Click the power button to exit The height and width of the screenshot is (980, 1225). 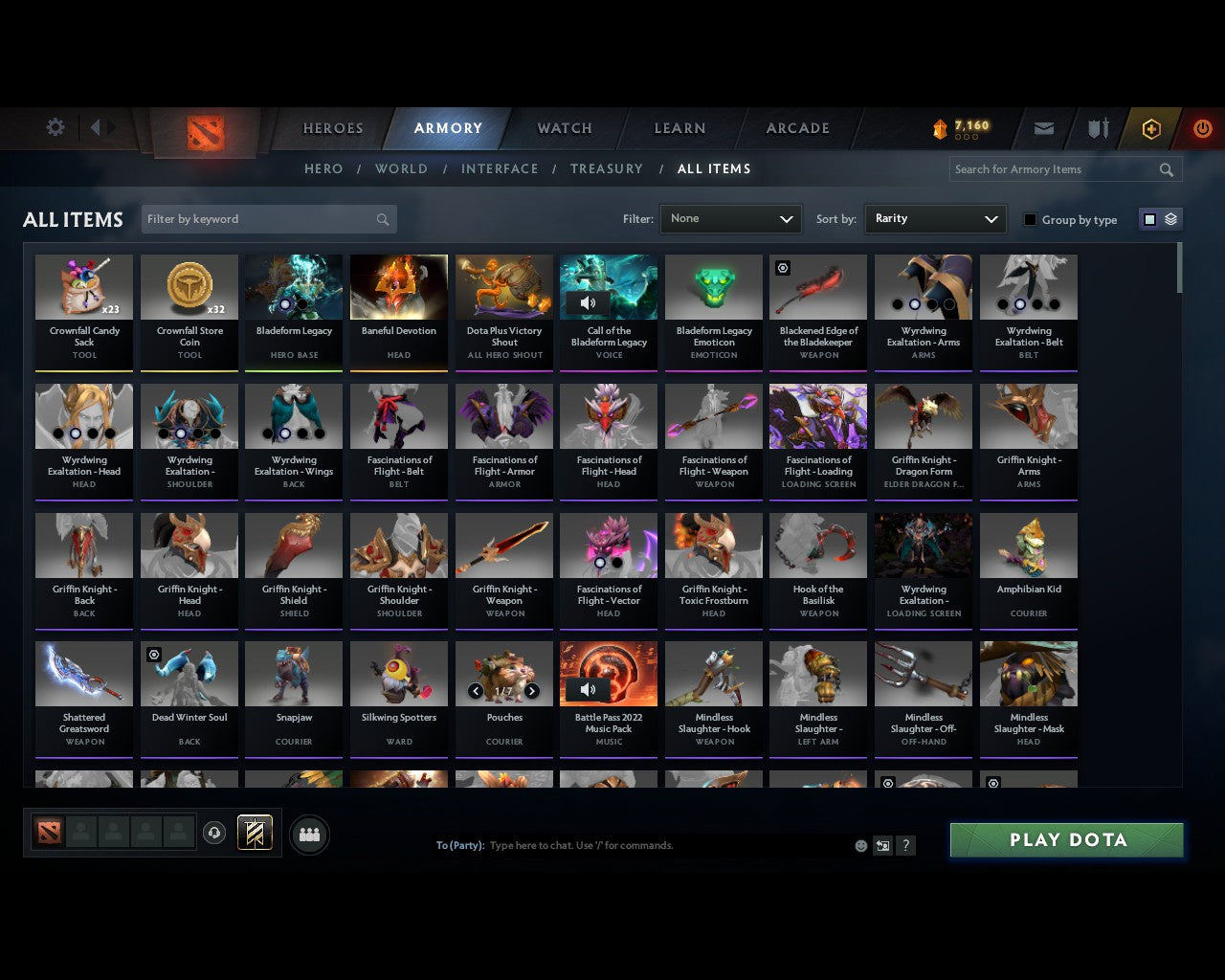pyautogui.click(x=1202, y=127)
